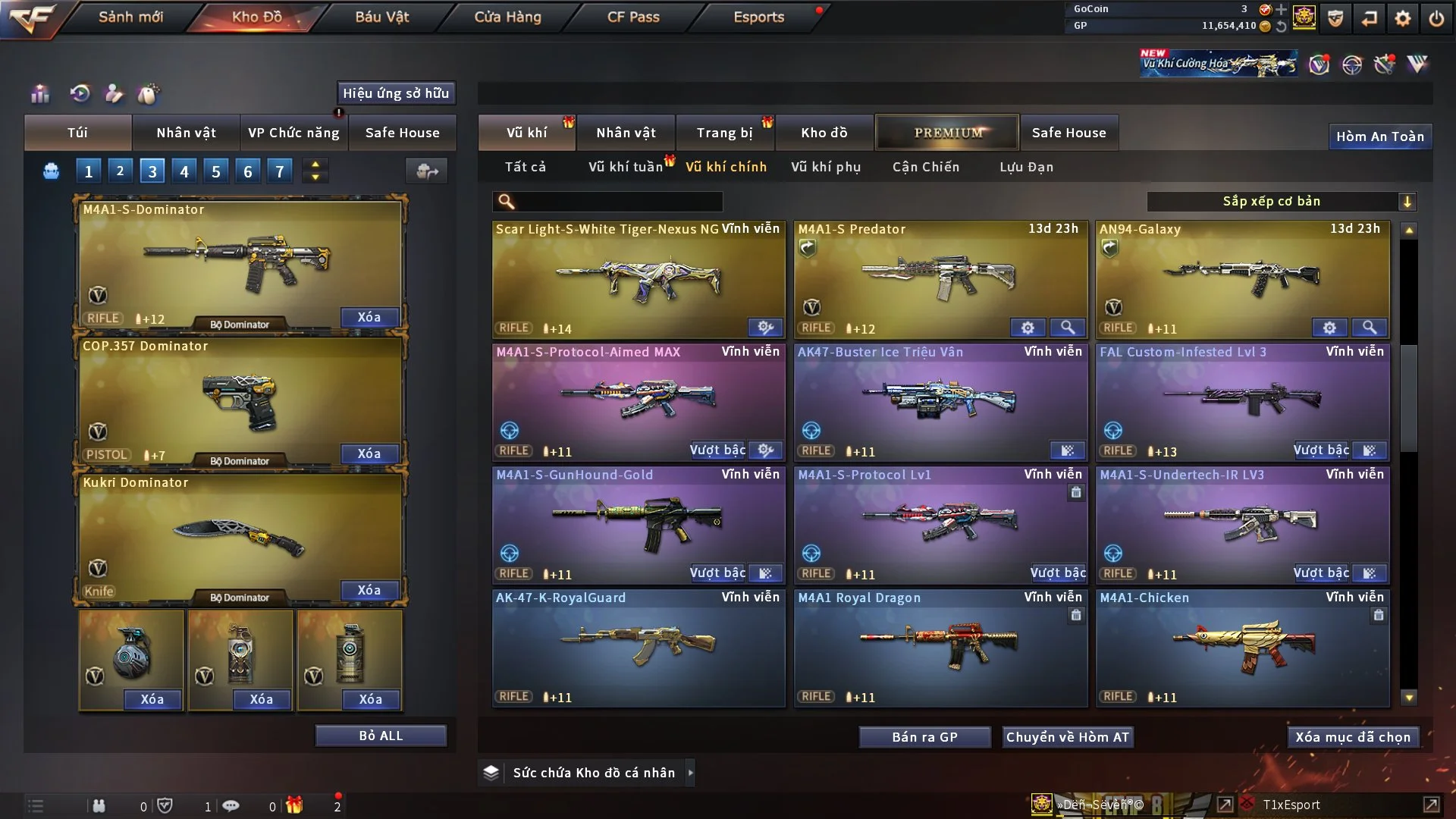1456x819 pixels.
Task: Click Chuyển về Hòm AT button
Action: pos(1067,737)
